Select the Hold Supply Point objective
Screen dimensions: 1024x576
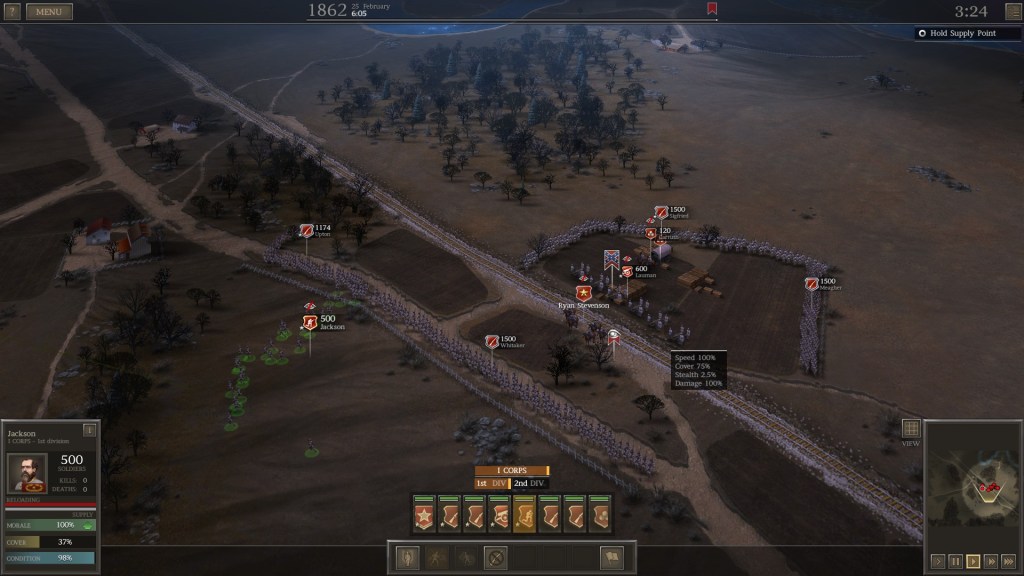coord(967,34)
